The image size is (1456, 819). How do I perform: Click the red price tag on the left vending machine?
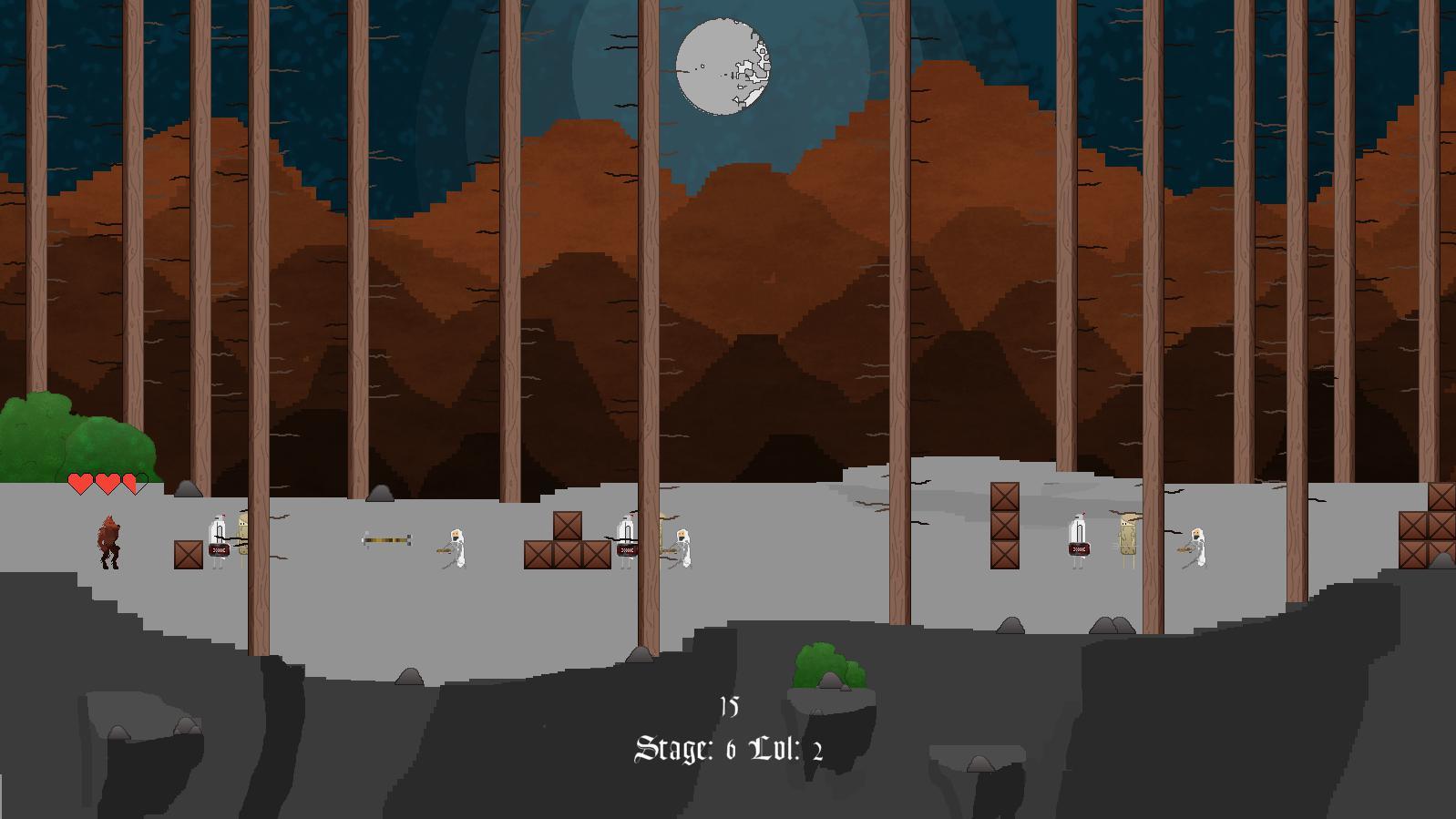(x=218, y=550)
